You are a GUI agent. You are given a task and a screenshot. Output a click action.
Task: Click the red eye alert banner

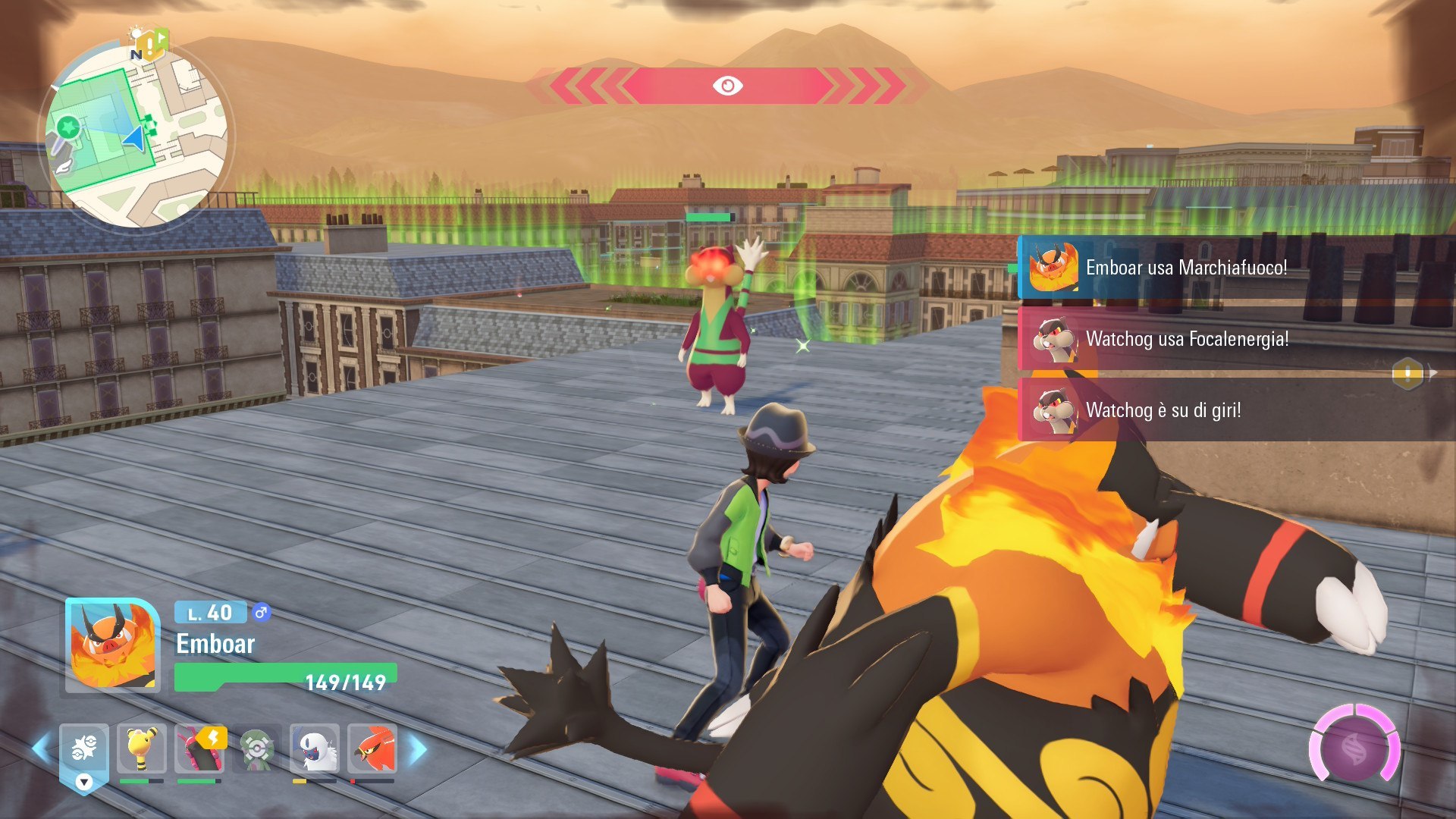pos(726,86)
